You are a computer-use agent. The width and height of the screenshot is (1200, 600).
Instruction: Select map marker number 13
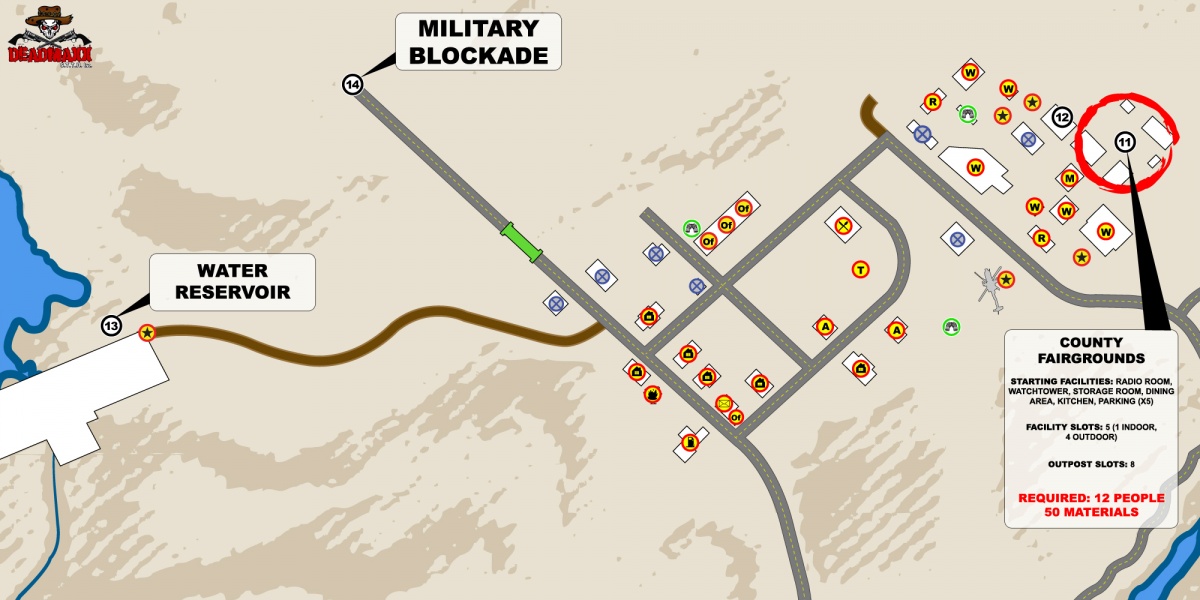(111, 325)
